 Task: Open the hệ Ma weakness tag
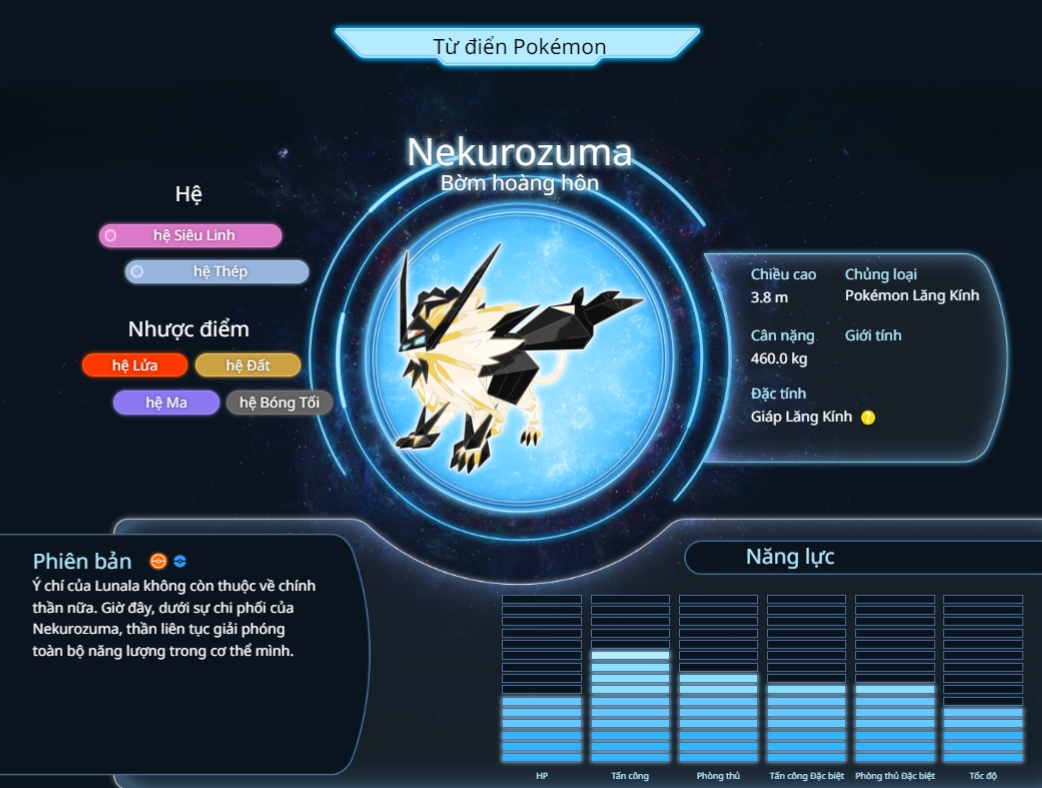pos(166,402)
